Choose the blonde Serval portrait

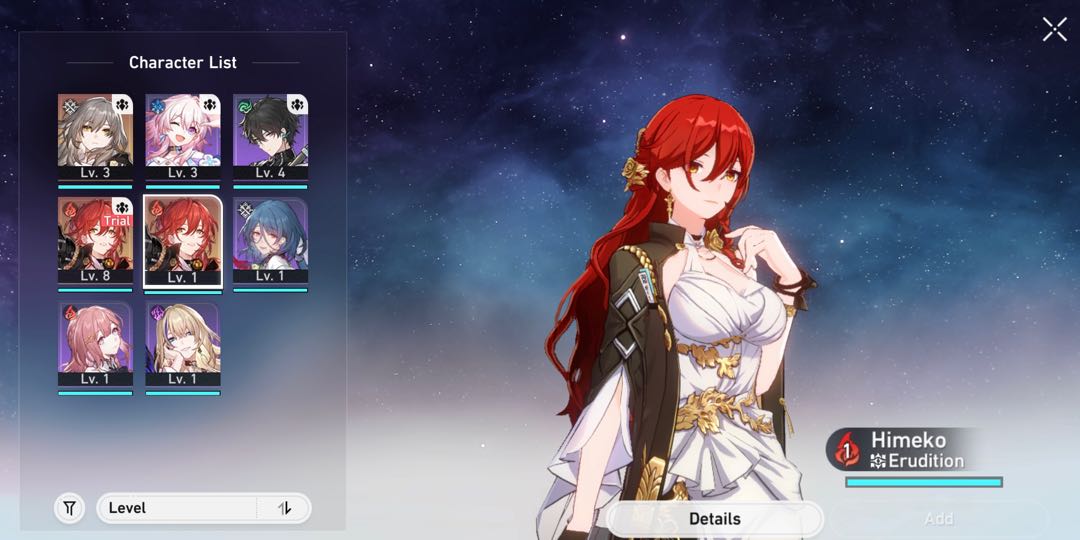point(182,344)
